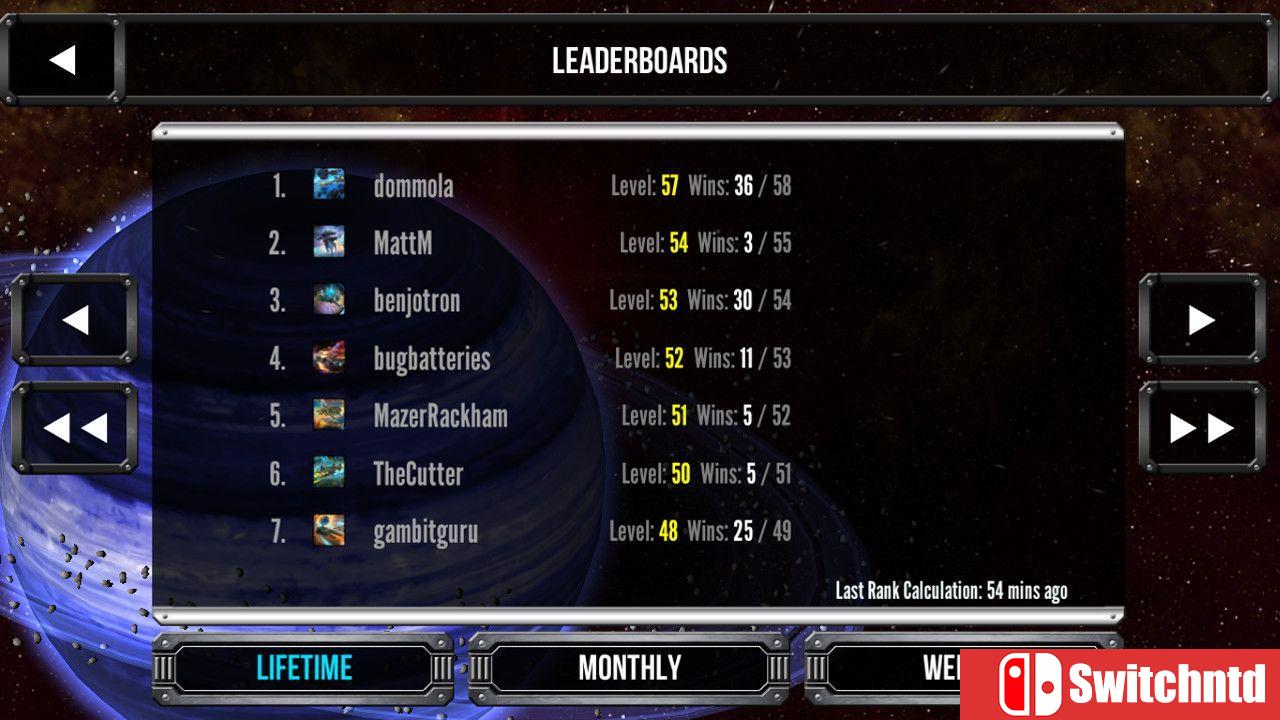Jump to last page with fast-forward arrows

click(x=1199, y=428)
